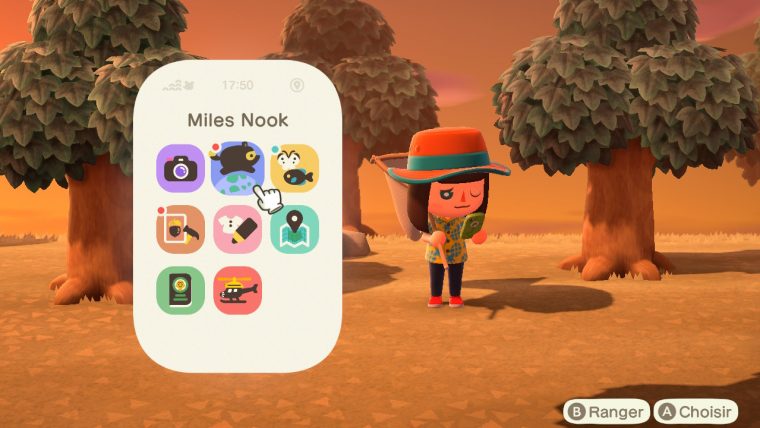Open the pink Custom Designs app
The height and width of the screenshot is (428, 760).
237,229
